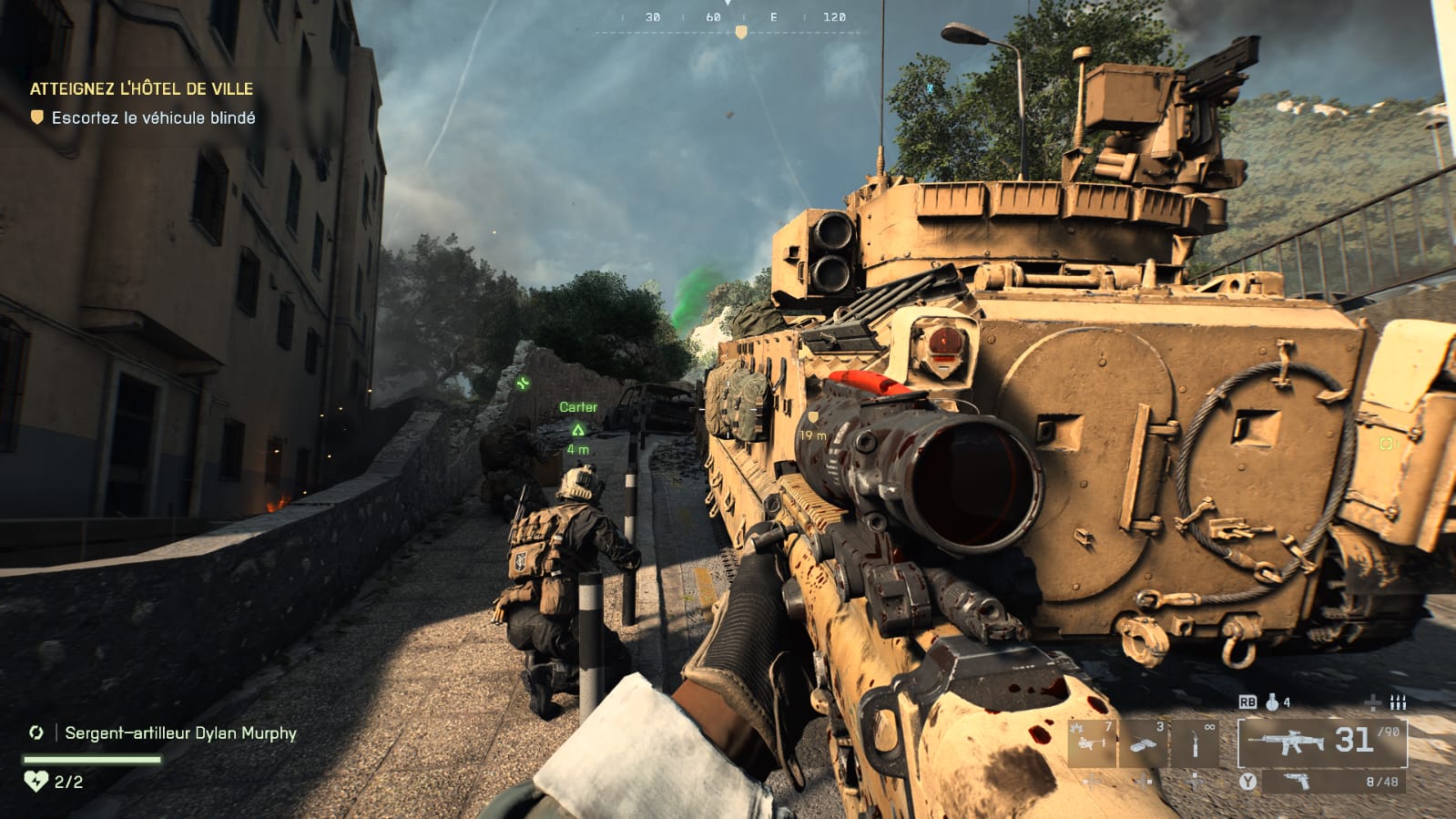Click the defibrillator heart revive icon
The height and width of the screenshot is (819, 1456).
(x=36, y=781)
